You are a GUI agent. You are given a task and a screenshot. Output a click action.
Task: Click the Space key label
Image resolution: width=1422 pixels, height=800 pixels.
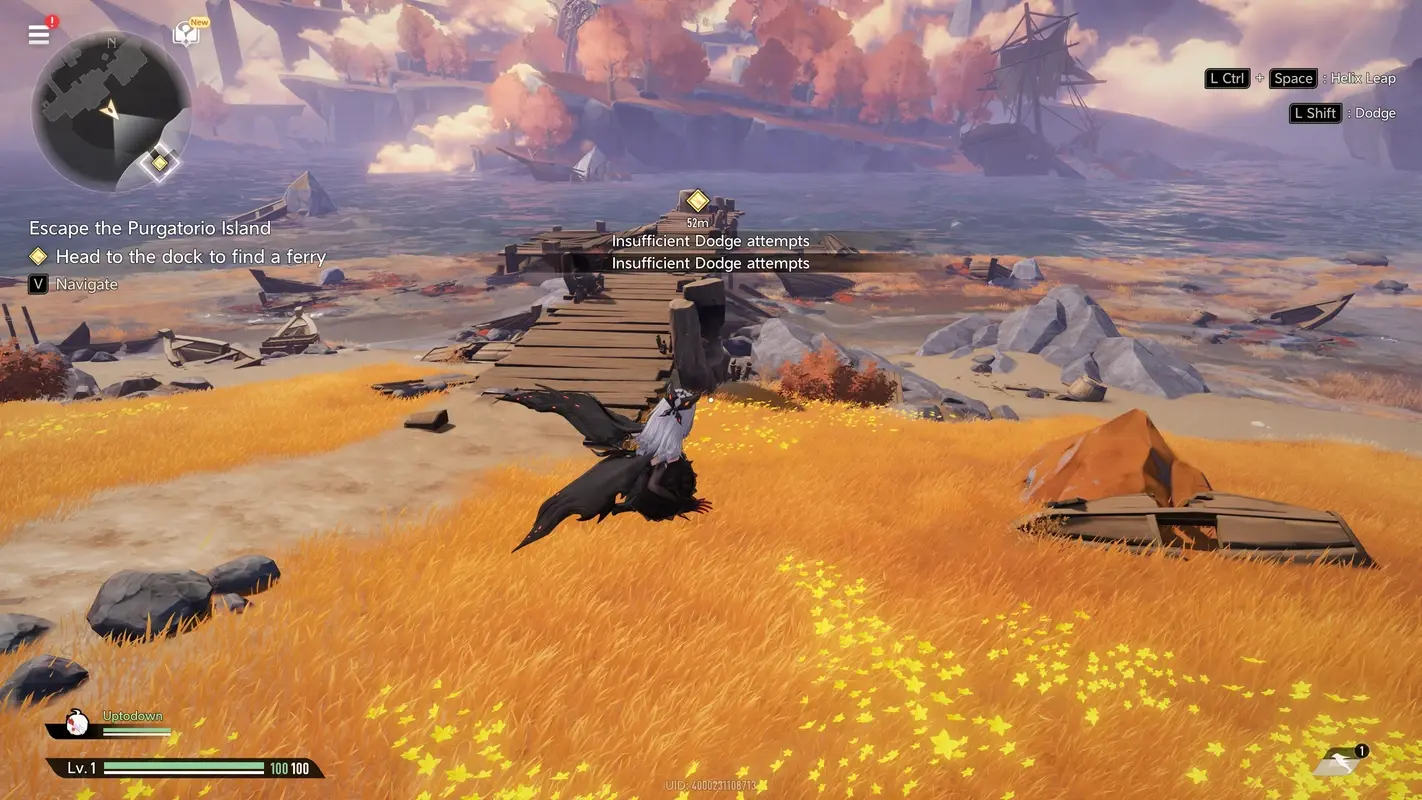[x=1292, y=77]
